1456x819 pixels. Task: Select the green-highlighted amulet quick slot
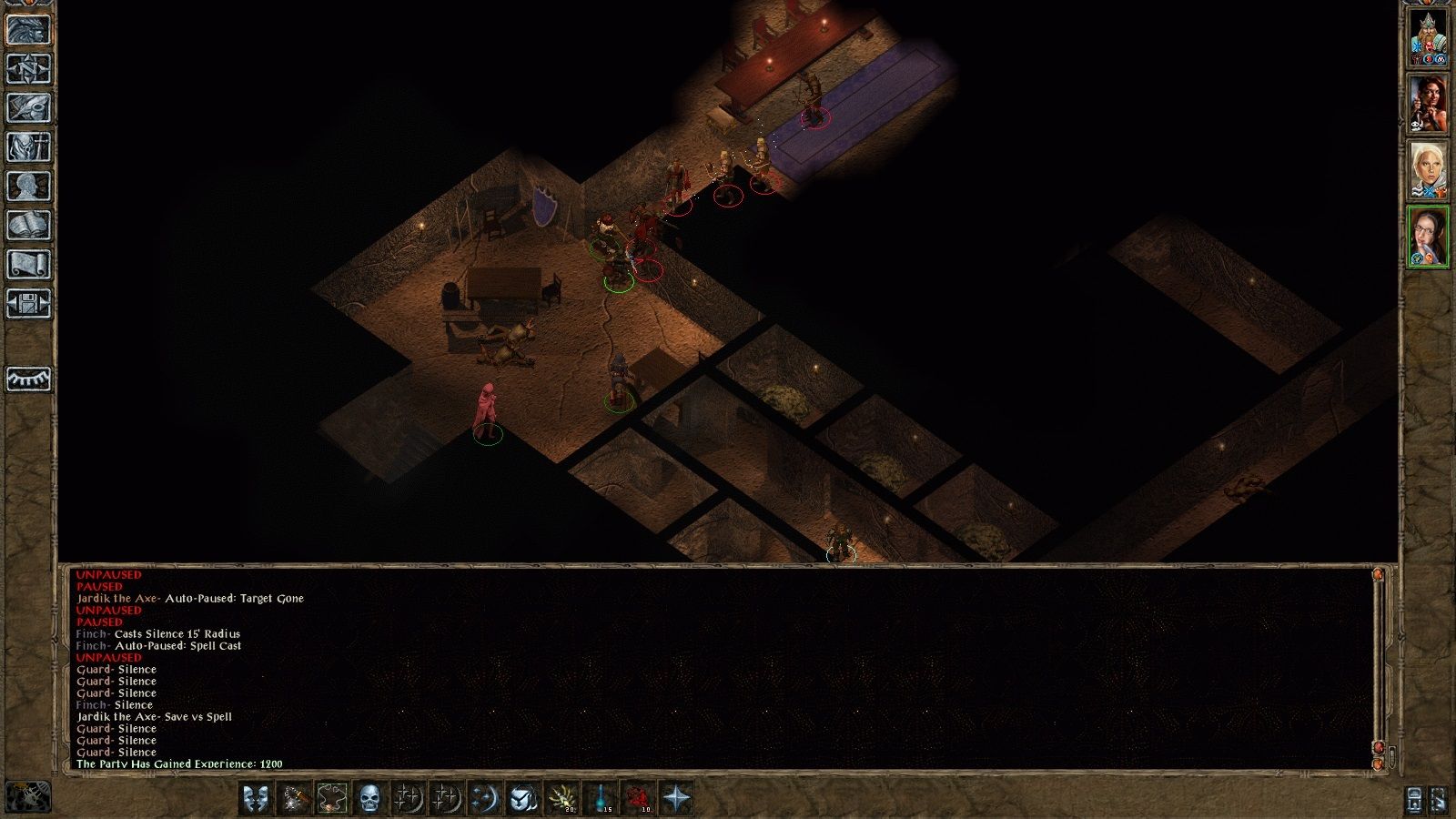click(330, 797)
